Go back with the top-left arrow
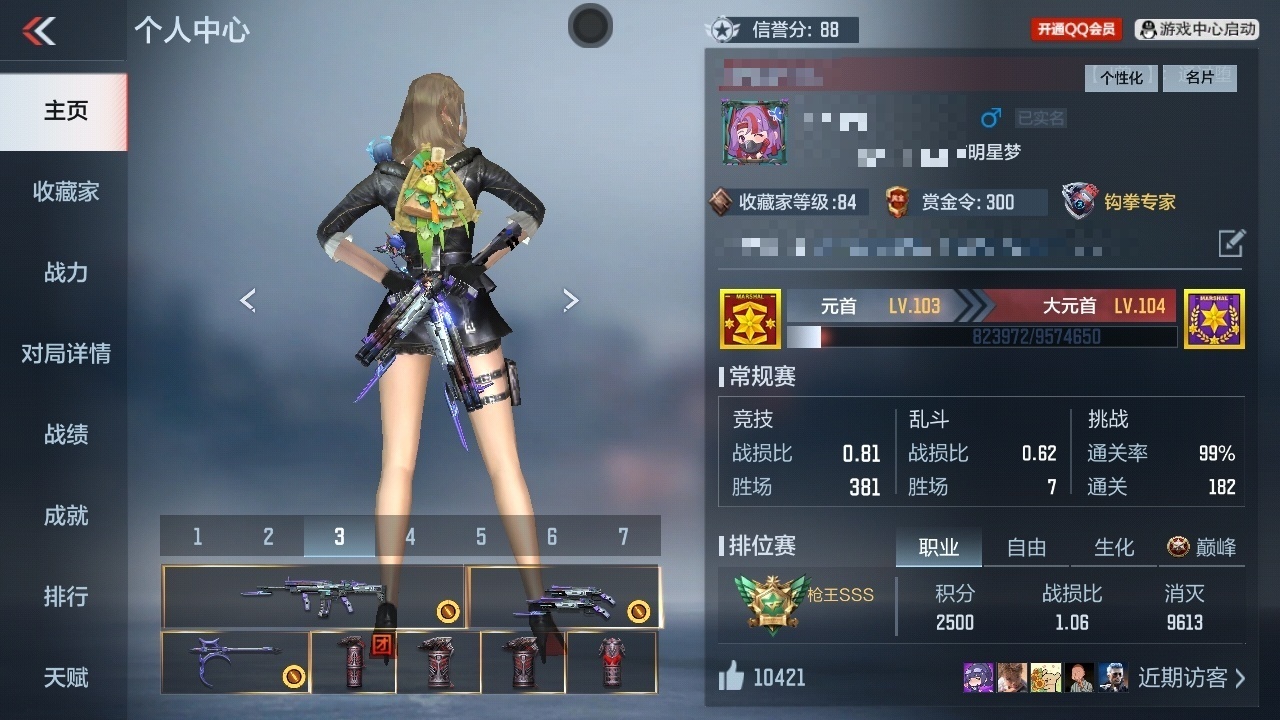 pos(40,30)
